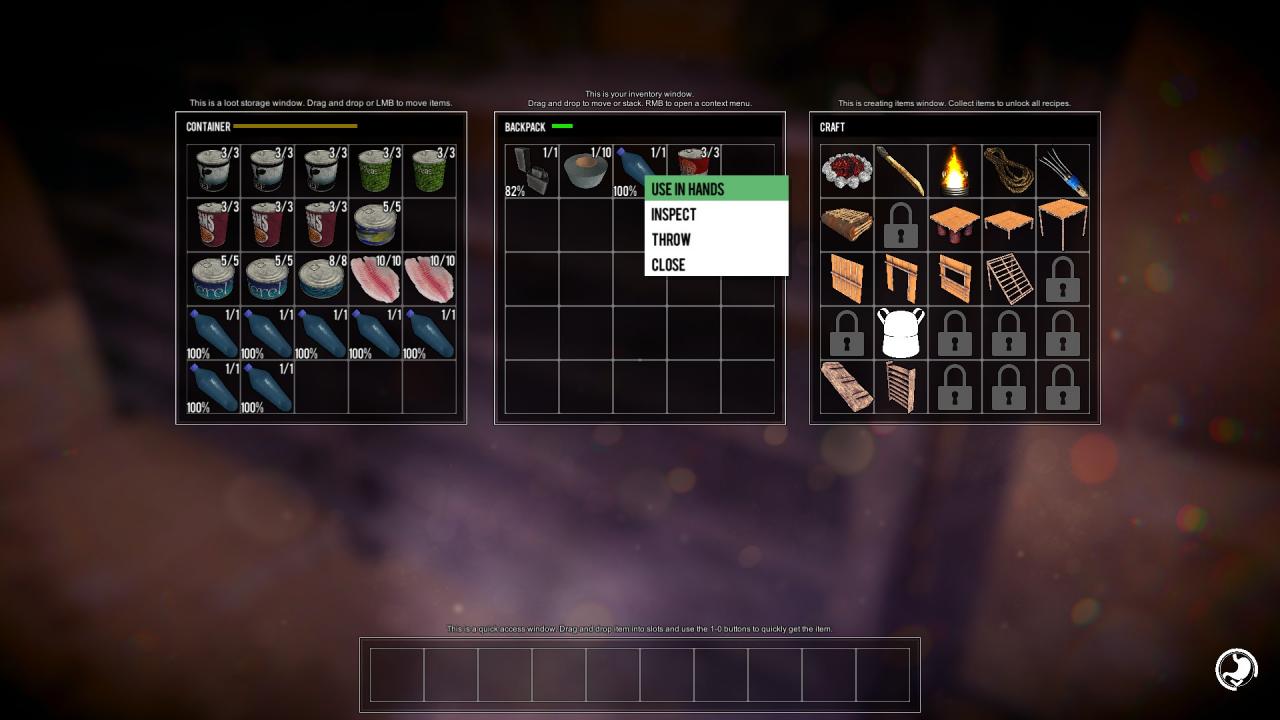The image size is (1280, 720).
Task: Craft the tall-legged wooden canopy
Action: point(1062,225)
